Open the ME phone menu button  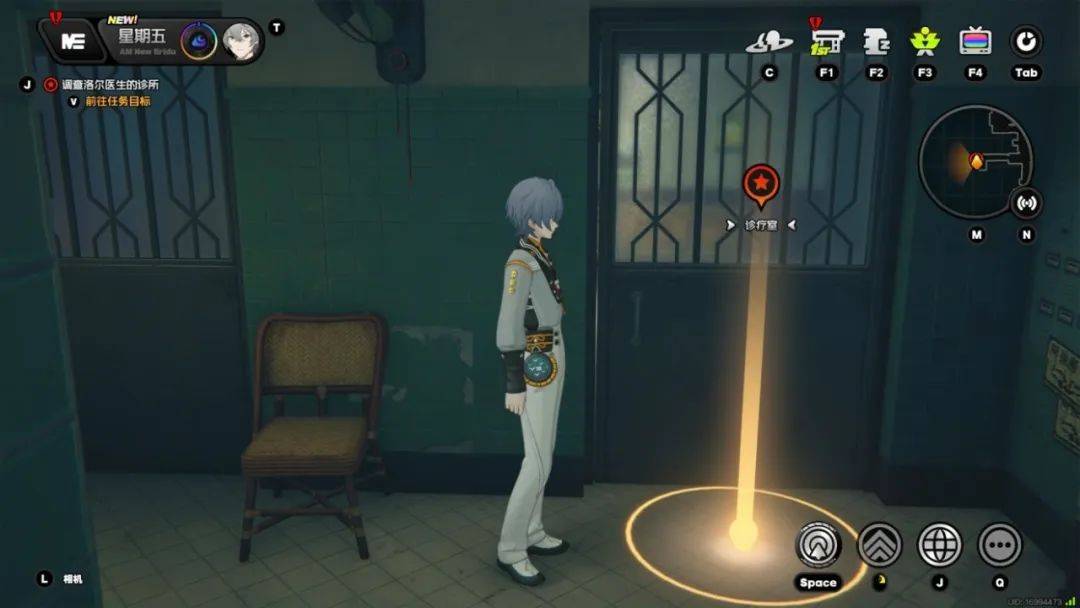[x=72, y=41]
